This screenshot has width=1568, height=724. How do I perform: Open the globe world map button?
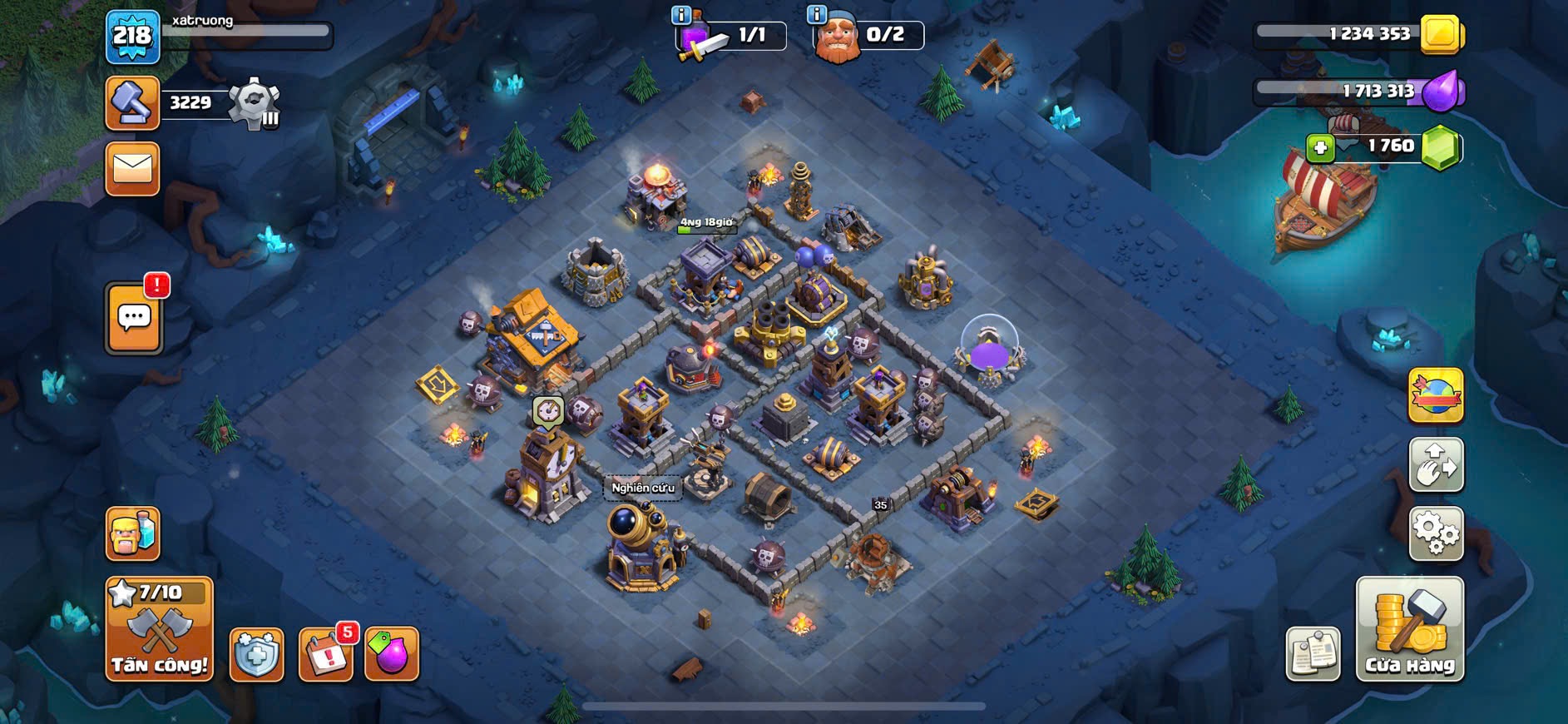tap(1436, 395)
